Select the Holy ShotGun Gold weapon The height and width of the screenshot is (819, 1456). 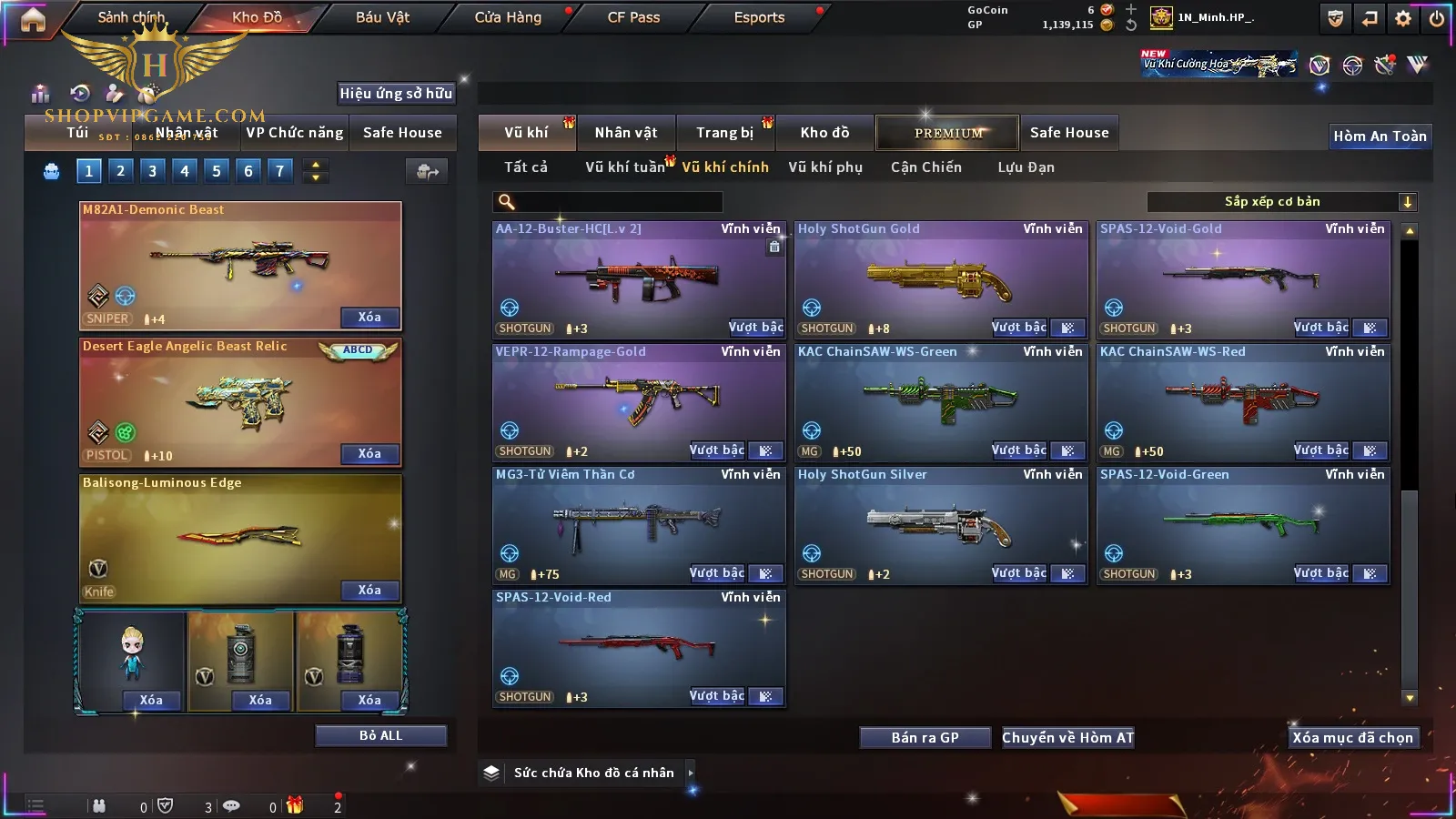(941, 279)
